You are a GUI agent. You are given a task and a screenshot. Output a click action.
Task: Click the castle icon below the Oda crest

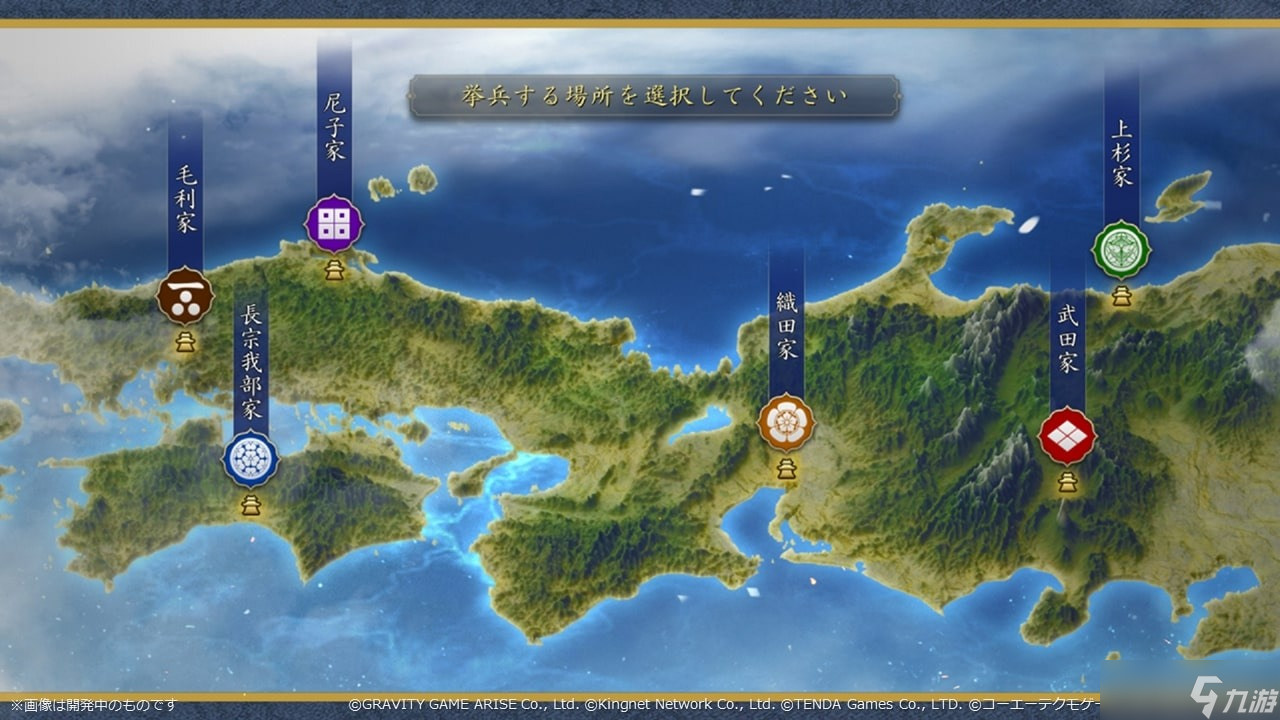[786, 467]
